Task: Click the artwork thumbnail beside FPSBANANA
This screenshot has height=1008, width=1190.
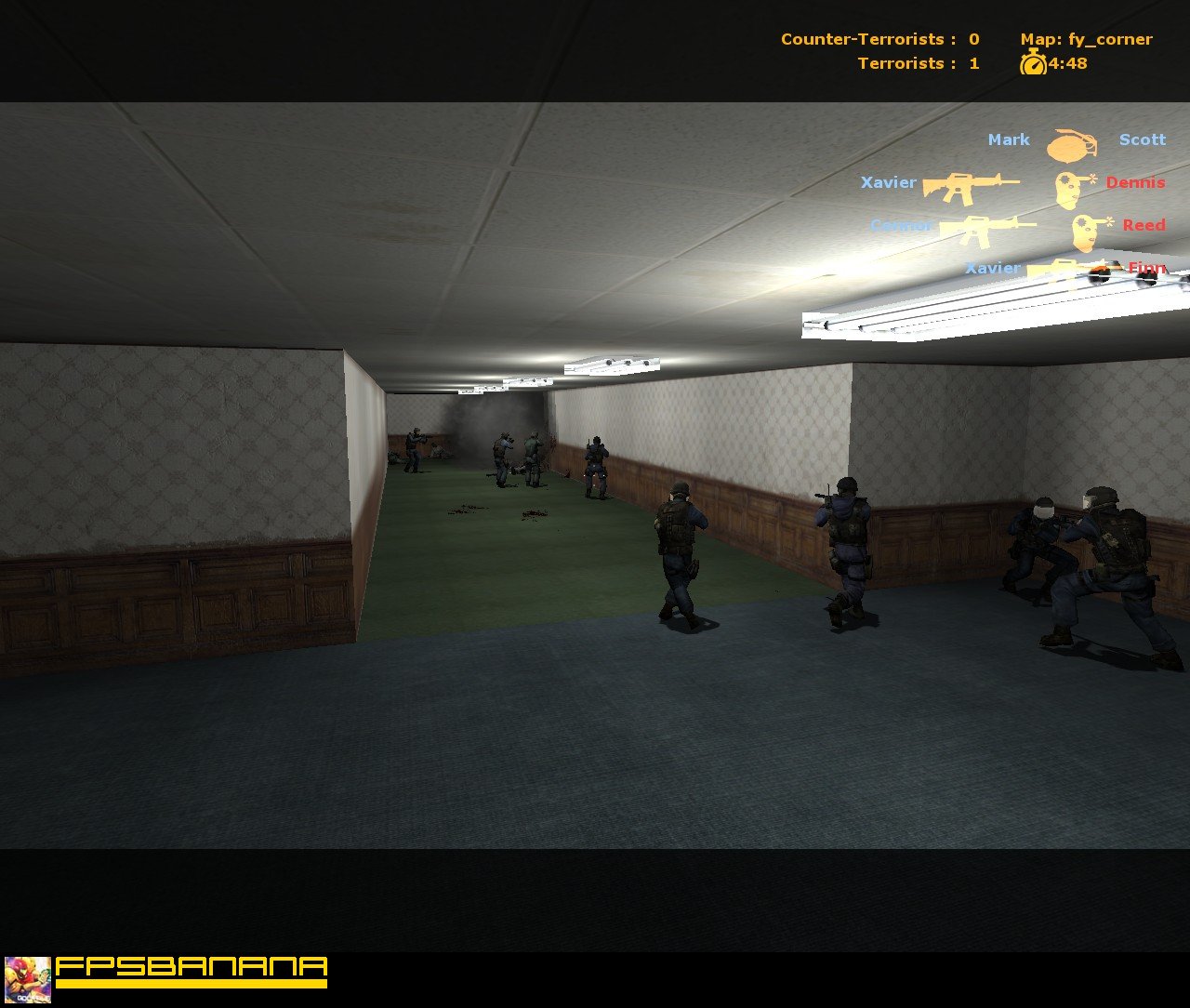Action: click(29, 978)
